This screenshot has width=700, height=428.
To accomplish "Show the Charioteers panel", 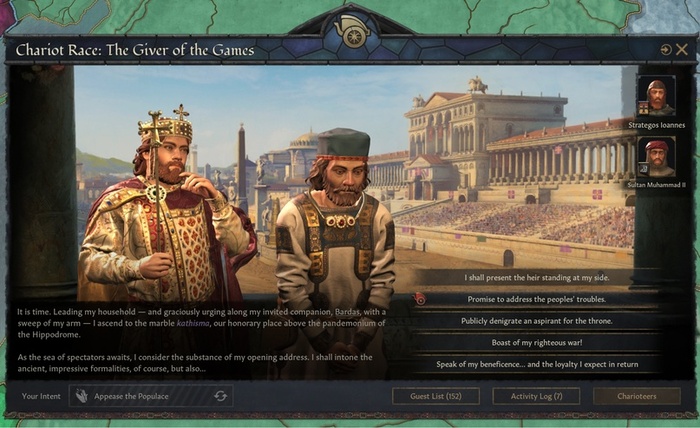I will pos(637,396).
